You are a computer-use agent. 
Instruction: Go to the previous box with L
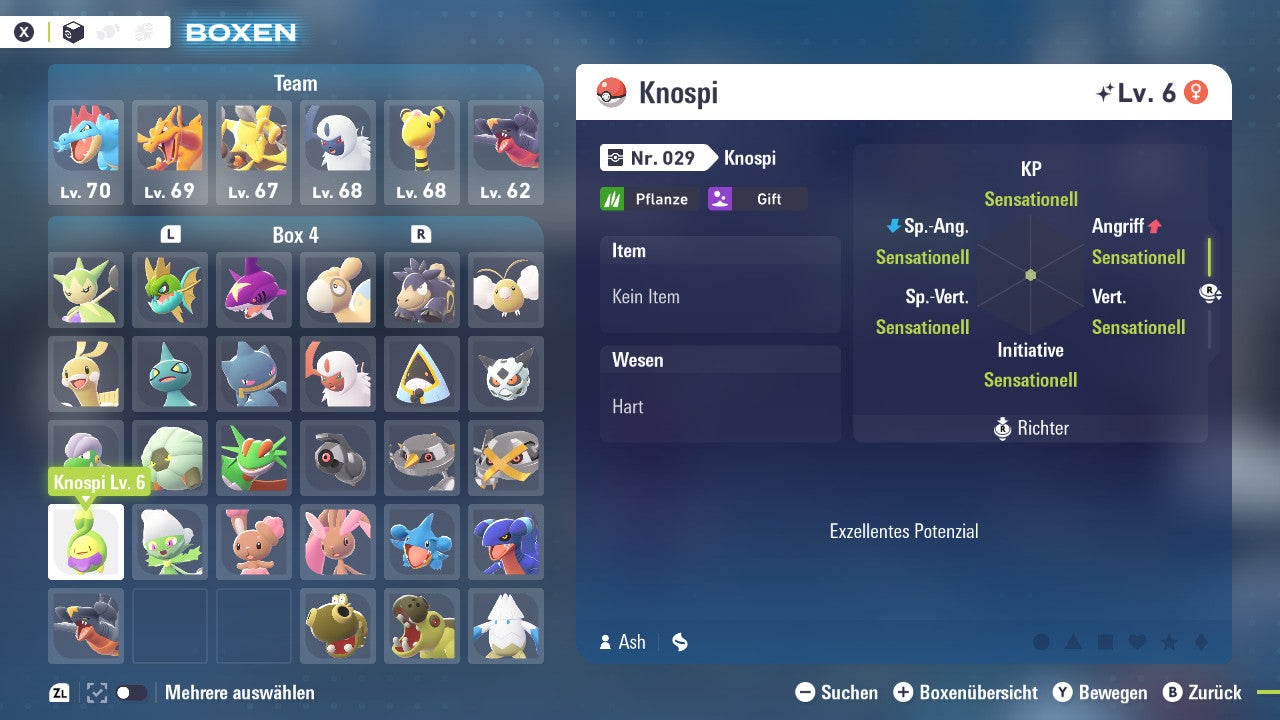point(170,234)
